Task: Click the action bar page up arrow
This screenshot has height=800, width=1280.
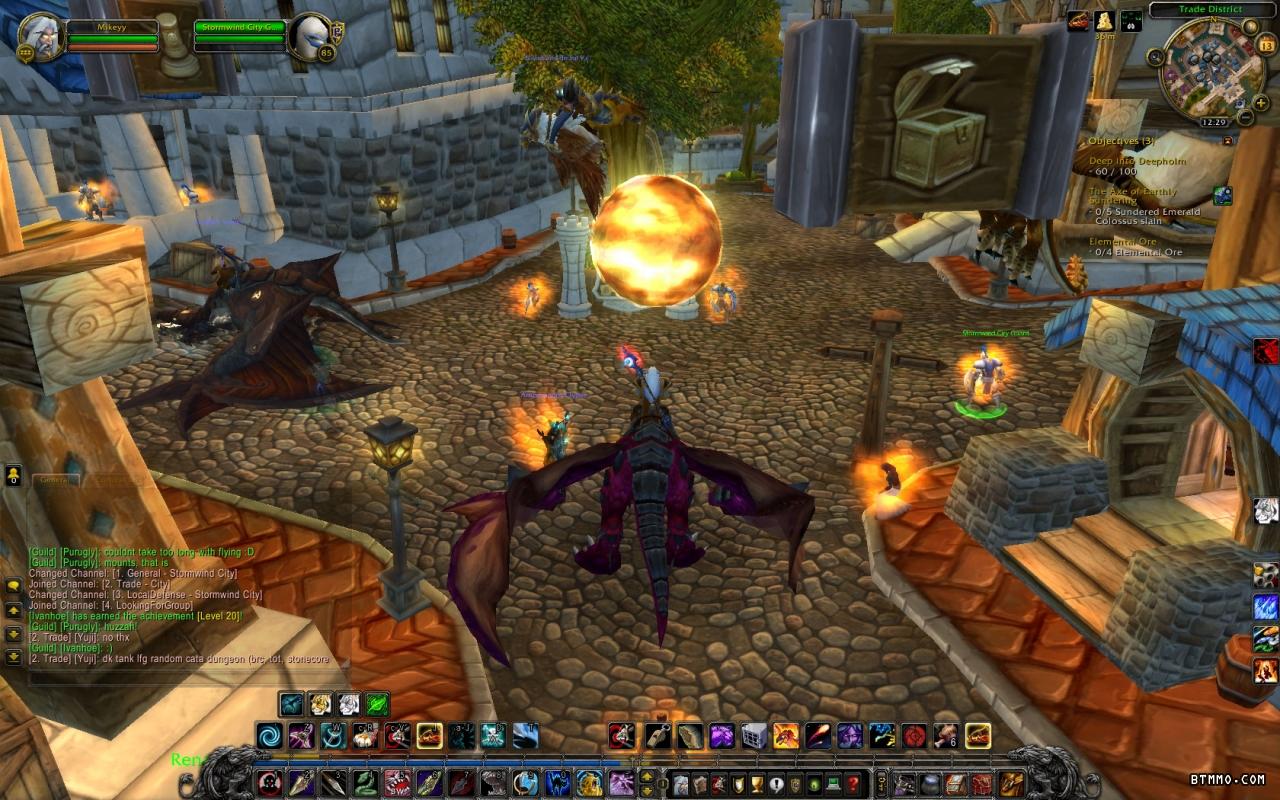Action: click(645, 775)
